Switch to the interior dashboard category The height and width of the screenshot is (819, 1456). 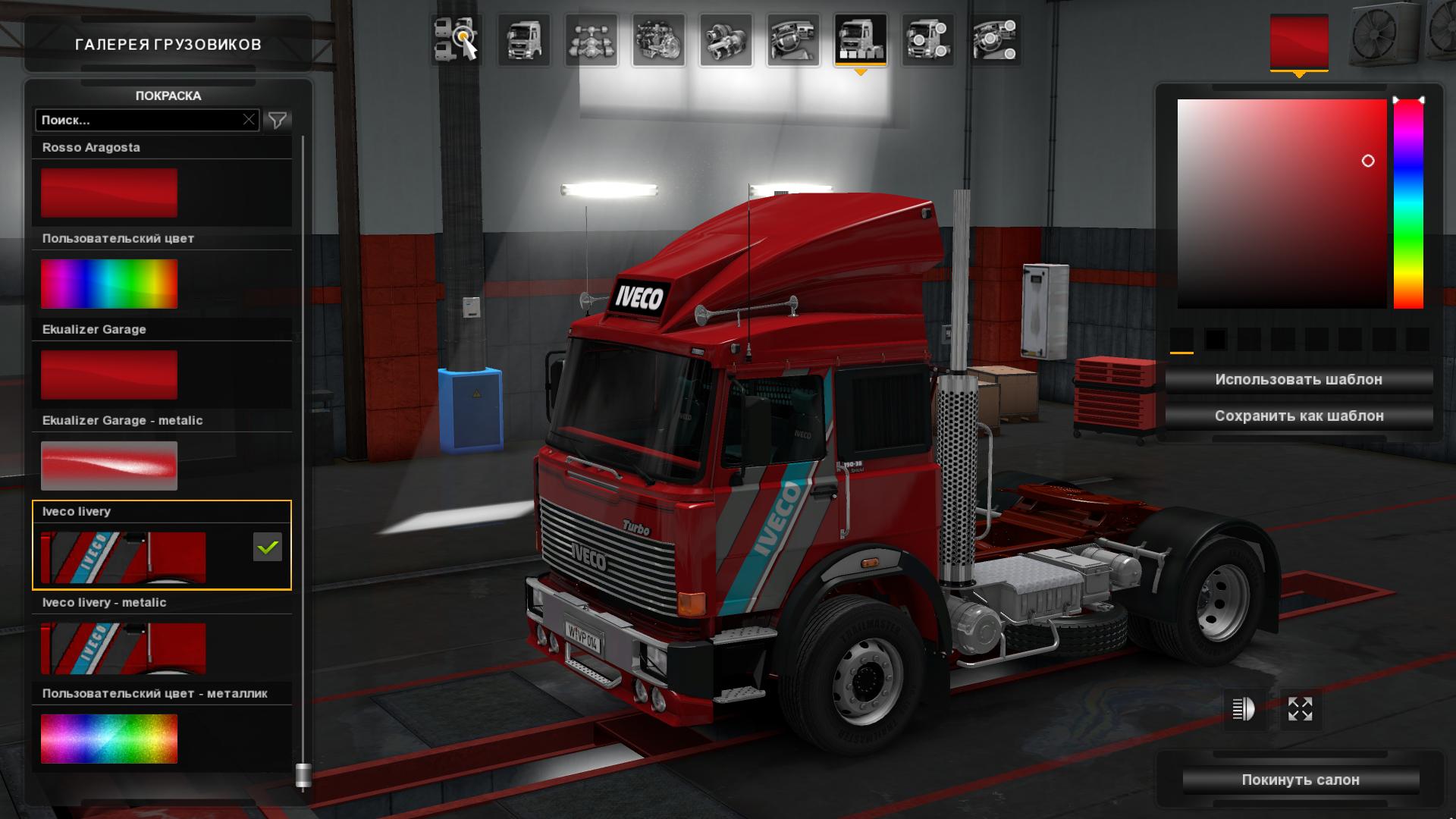[792, 40]
